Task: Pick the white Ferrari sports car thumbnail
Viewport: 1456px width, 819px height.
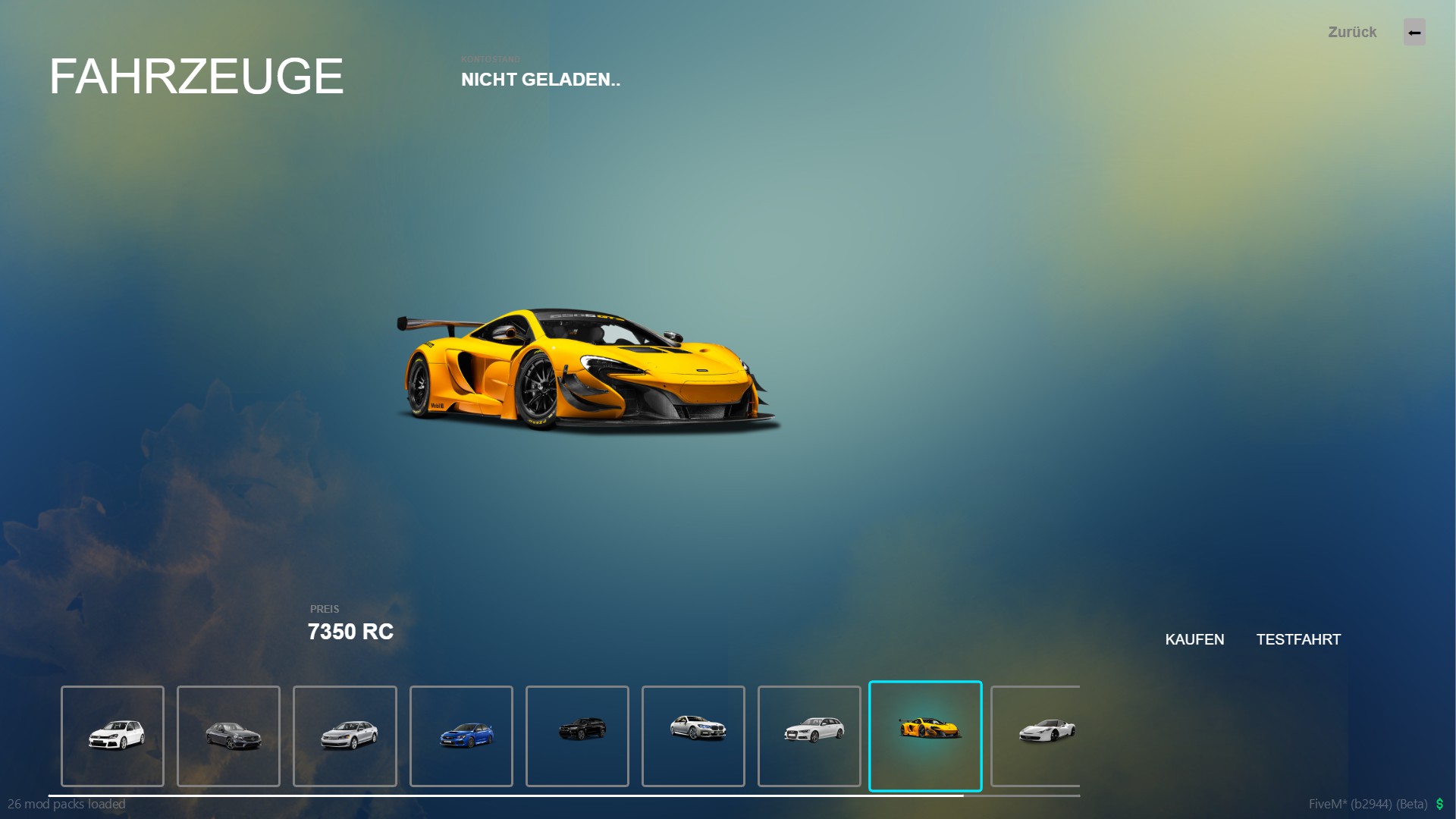Action: pos(1037,736)
